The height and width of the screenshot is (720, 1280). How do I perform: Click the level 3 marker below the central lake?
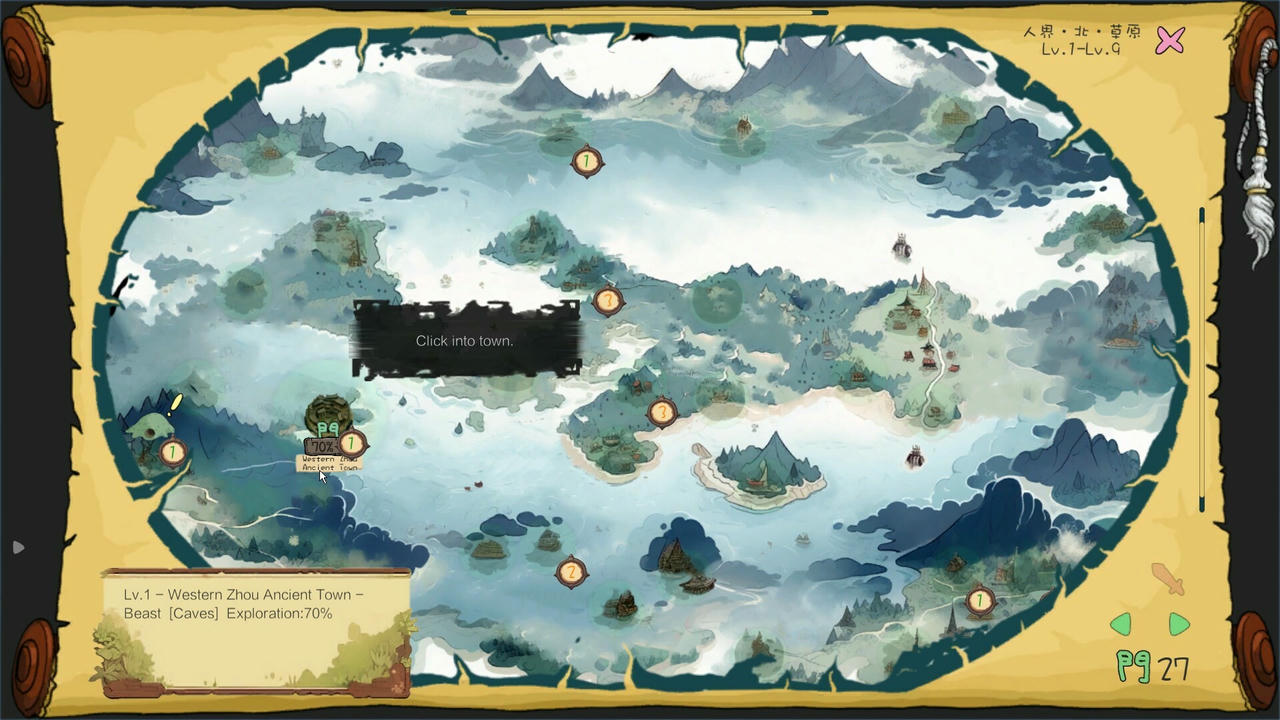(x=663, y=411)
